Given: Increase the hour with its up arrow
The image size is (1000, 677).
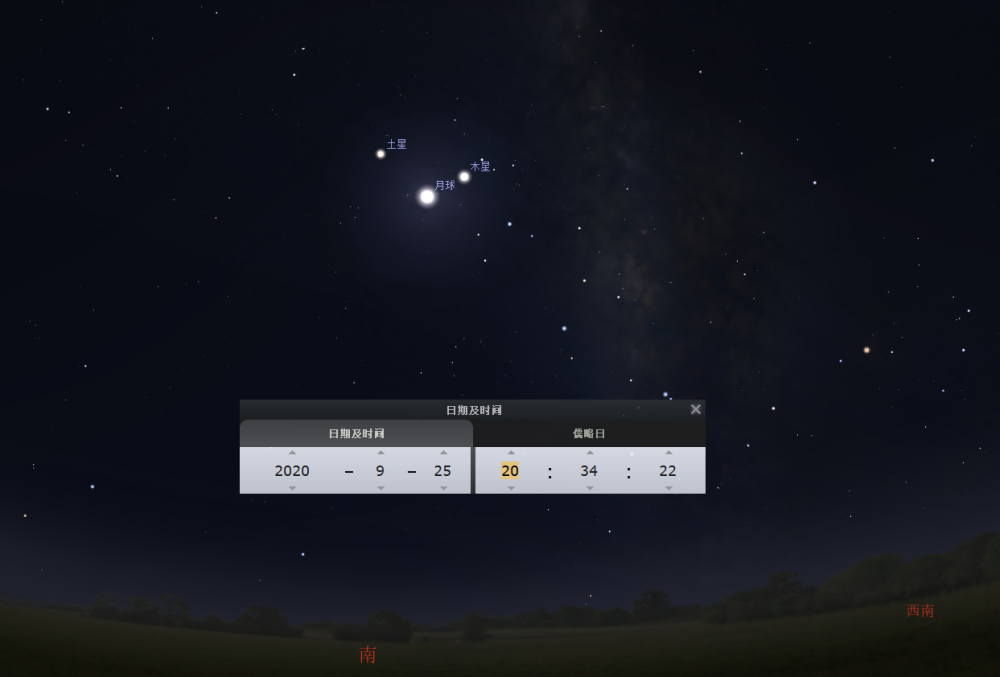Looking at the screenshot, I should (510, 452).
